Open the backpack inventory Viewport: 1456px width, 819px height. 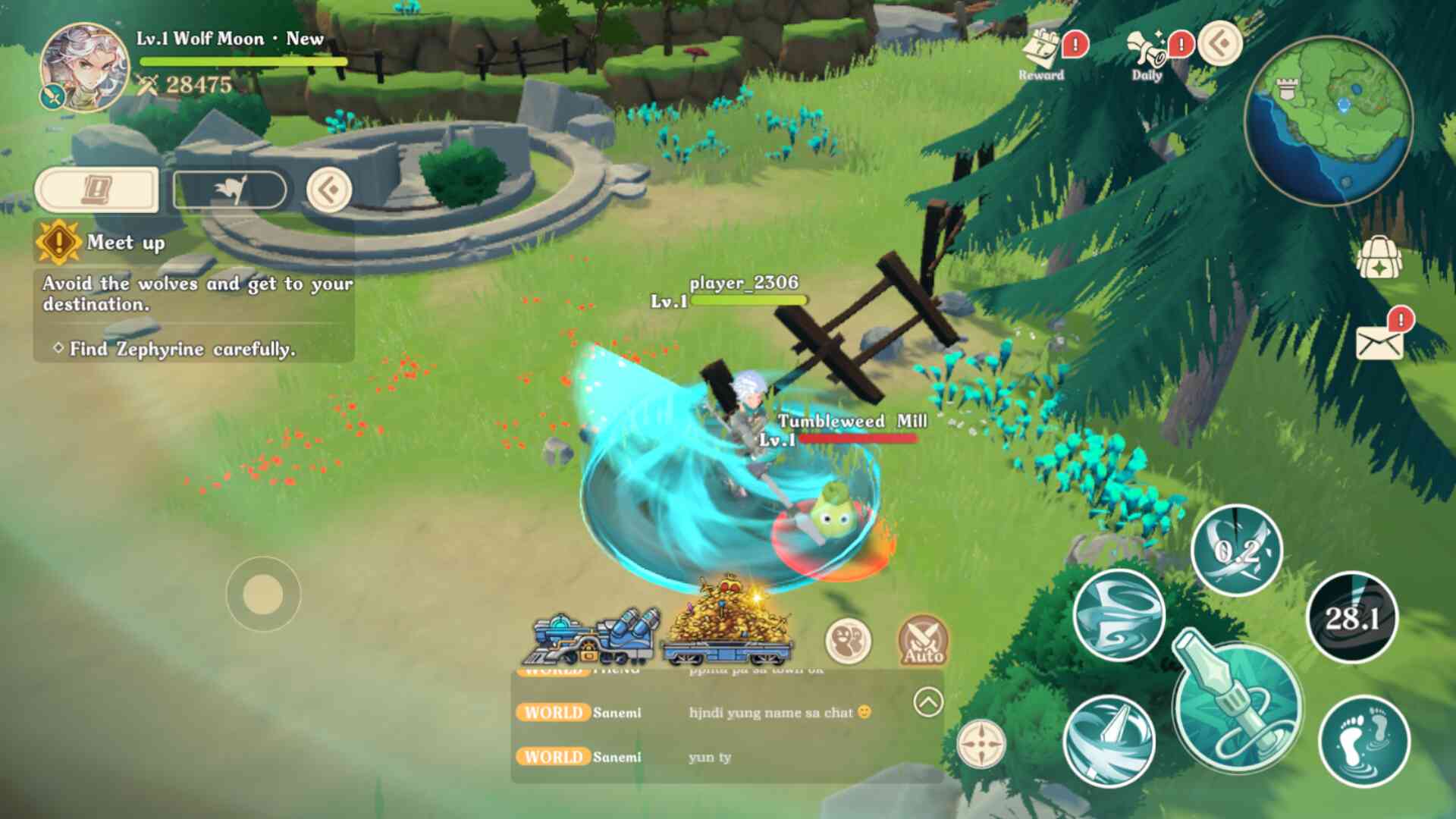1379,258
